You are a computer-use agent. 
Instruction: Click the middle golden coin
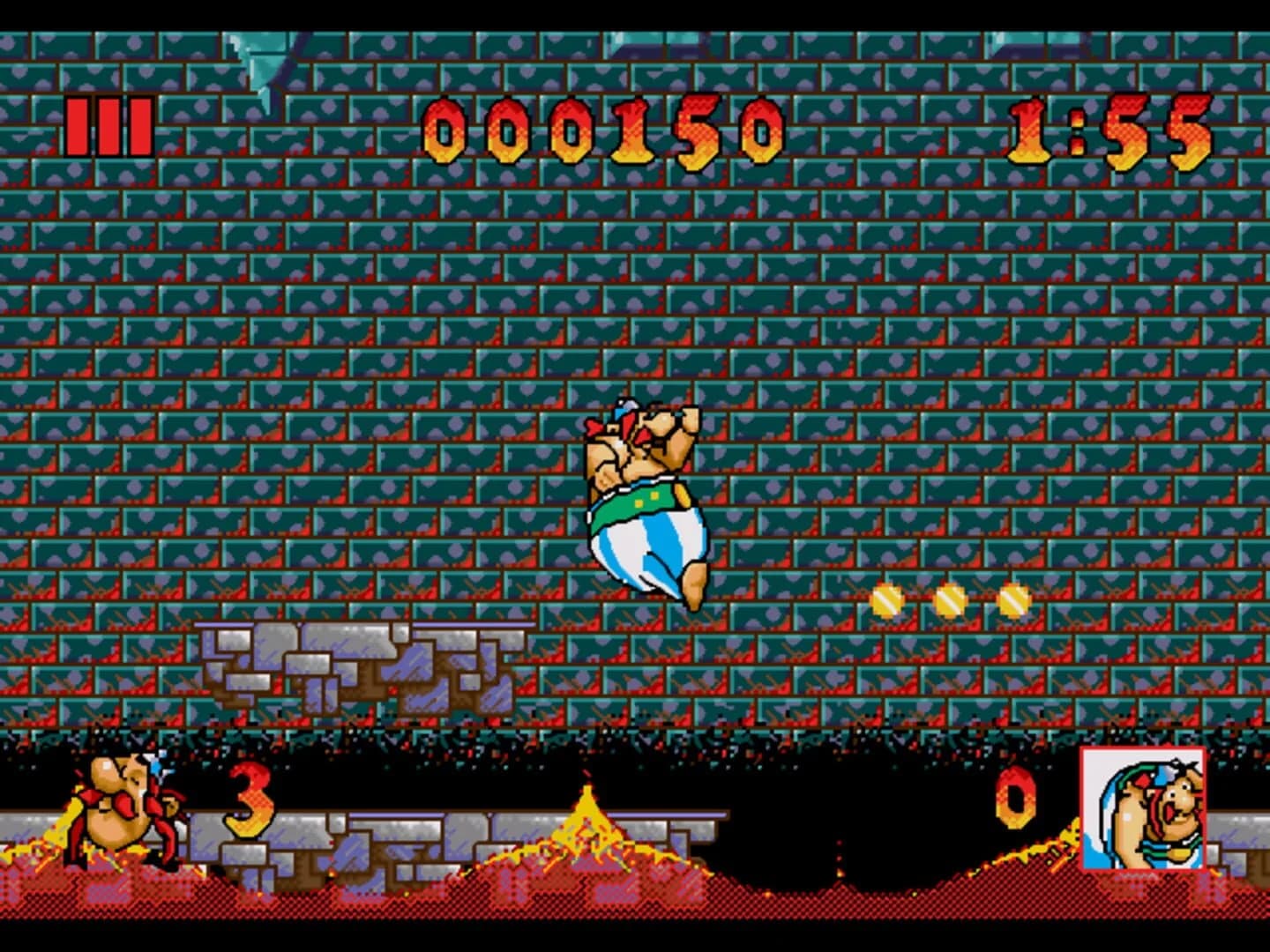(x=950, y=600)
